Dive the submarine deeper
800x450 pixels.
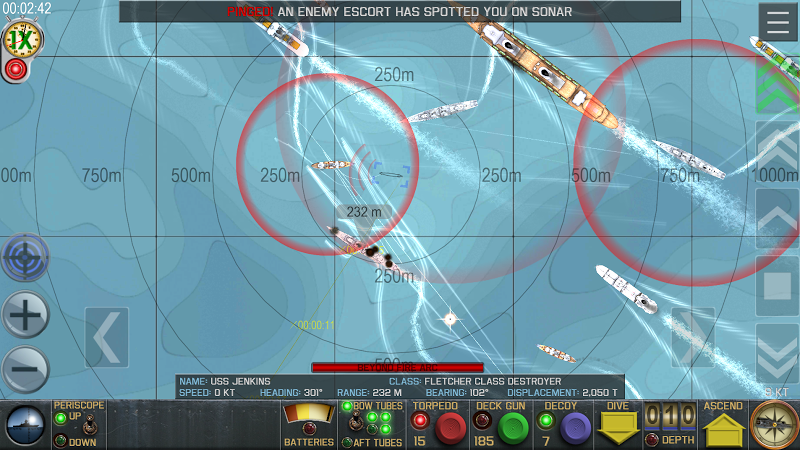coord(618,427)
